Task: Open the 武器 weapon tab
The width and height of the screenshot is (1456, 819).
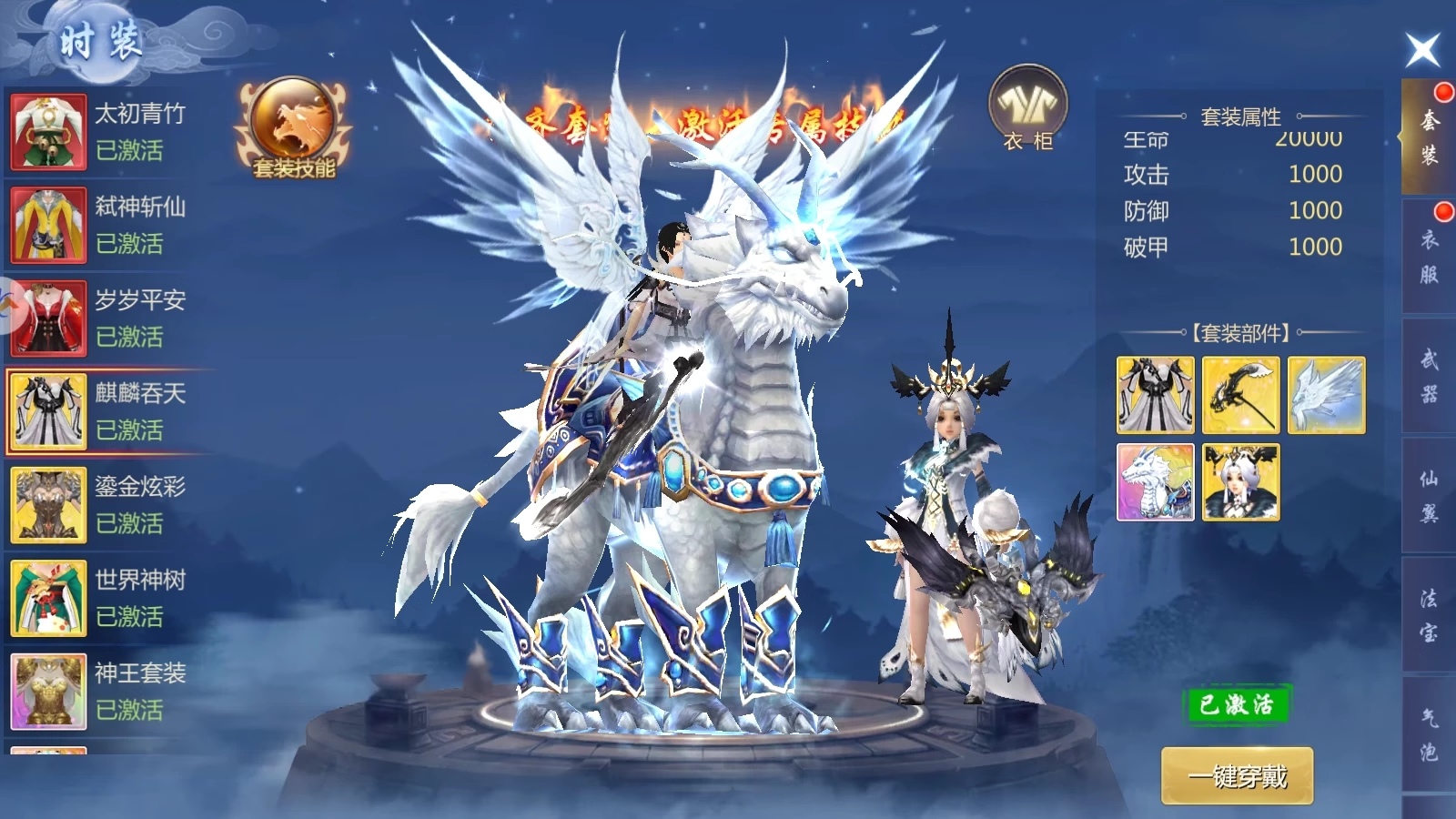Action: 1429,376
